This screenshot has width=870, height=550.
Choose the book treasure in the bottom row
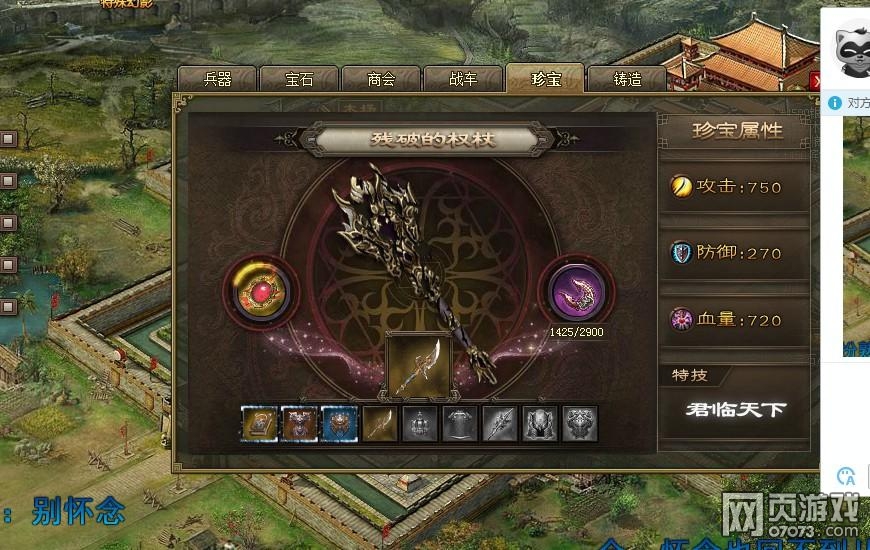(259, 424)
